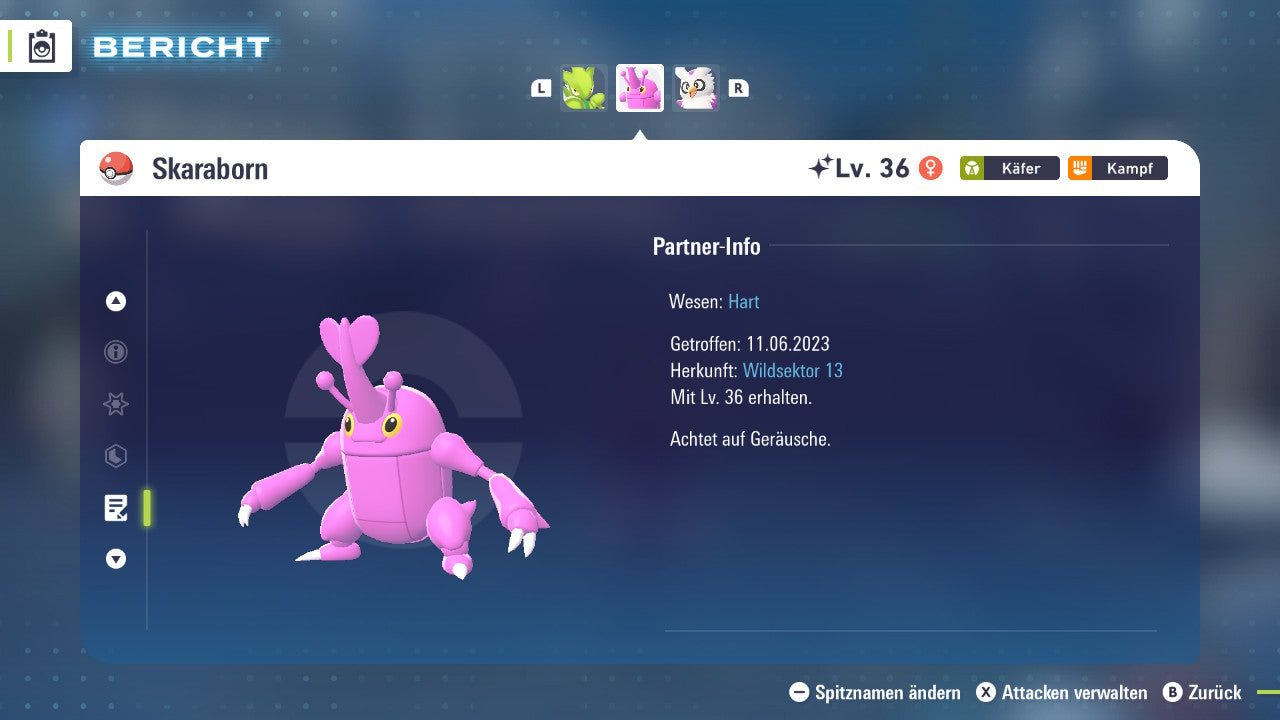Select the female gender symbol
This screenshot has height=720, width=1280.
click(931, 169)
